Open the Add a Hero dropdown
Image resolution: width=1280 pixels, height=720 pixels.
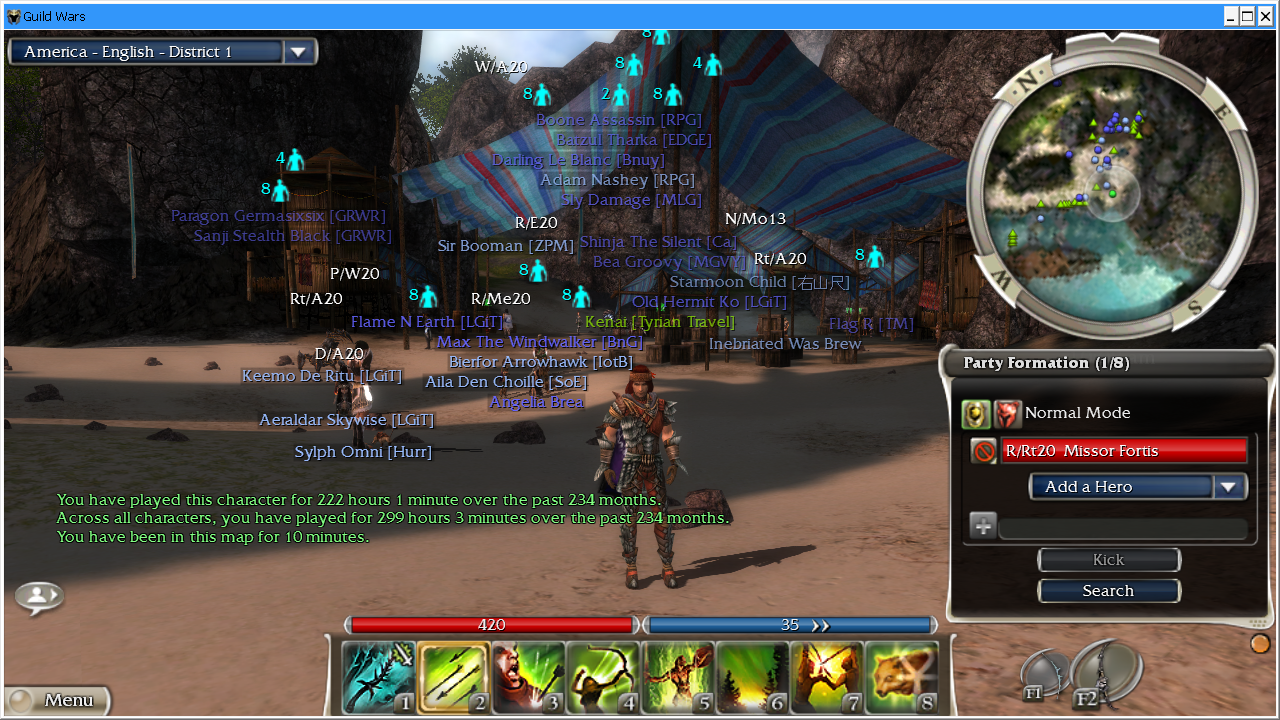tap(1229, 487)
